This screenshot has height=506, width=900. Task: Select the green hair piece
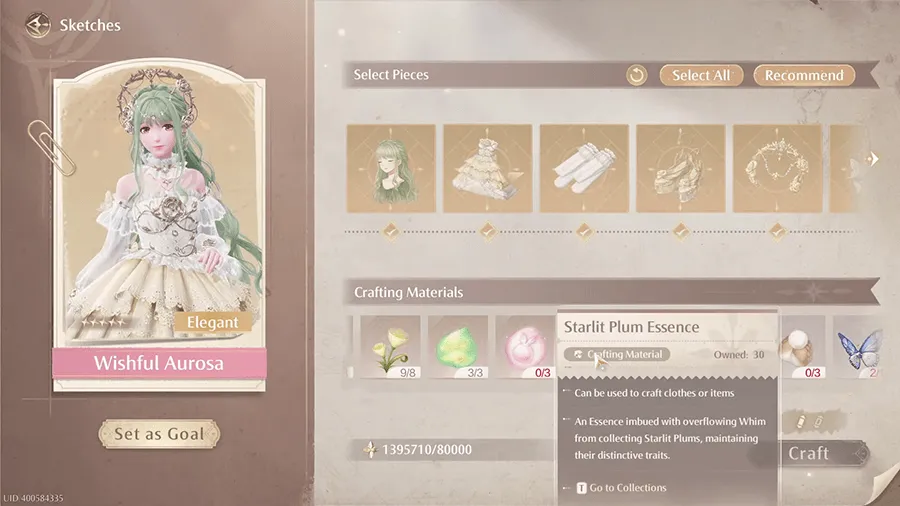[391, 168]
